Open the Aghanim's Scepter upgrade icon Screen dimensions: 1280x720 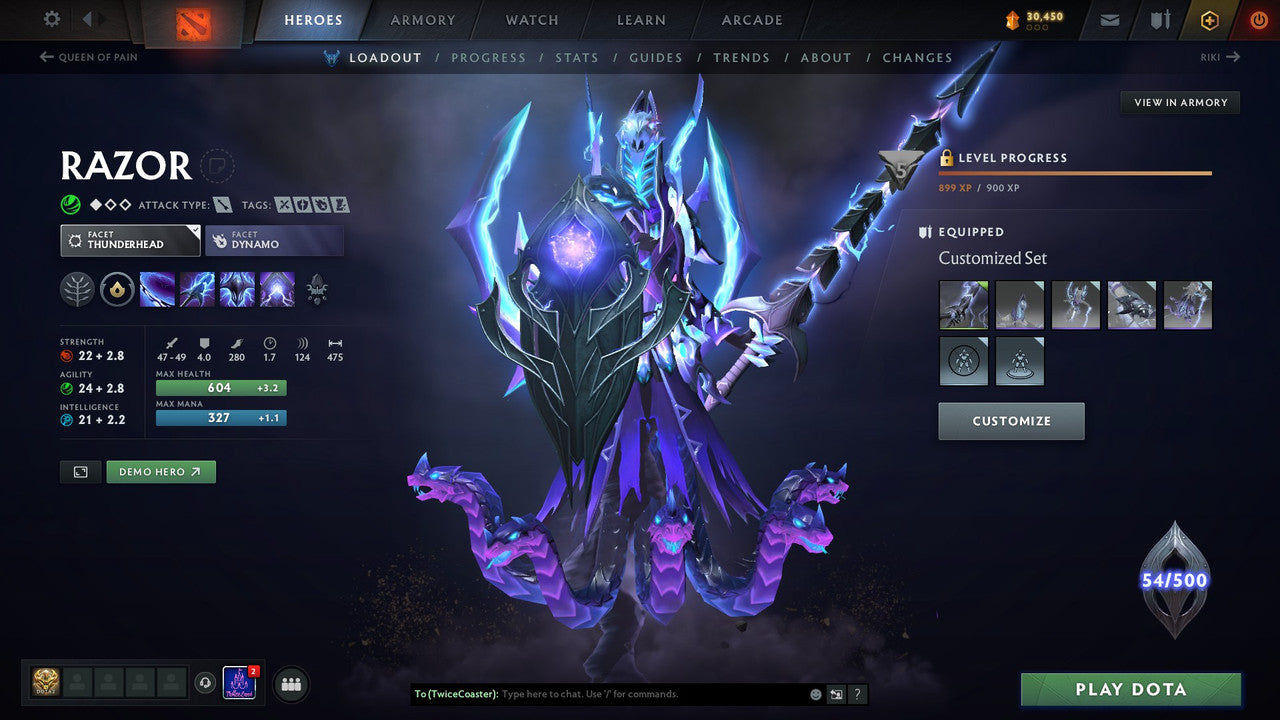318,290
